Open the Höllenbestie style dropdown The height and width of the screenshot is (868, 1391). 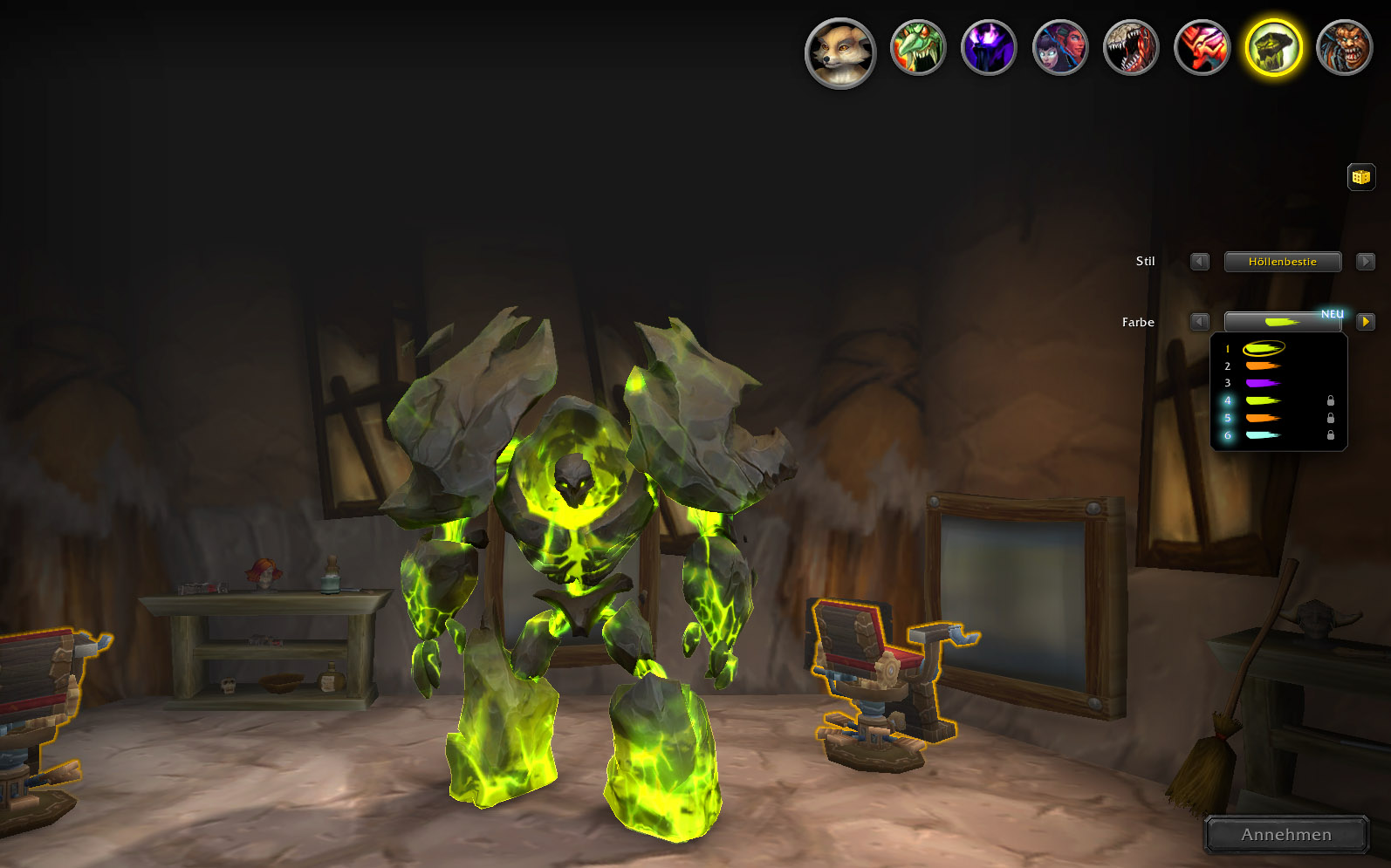point(1282,262)
